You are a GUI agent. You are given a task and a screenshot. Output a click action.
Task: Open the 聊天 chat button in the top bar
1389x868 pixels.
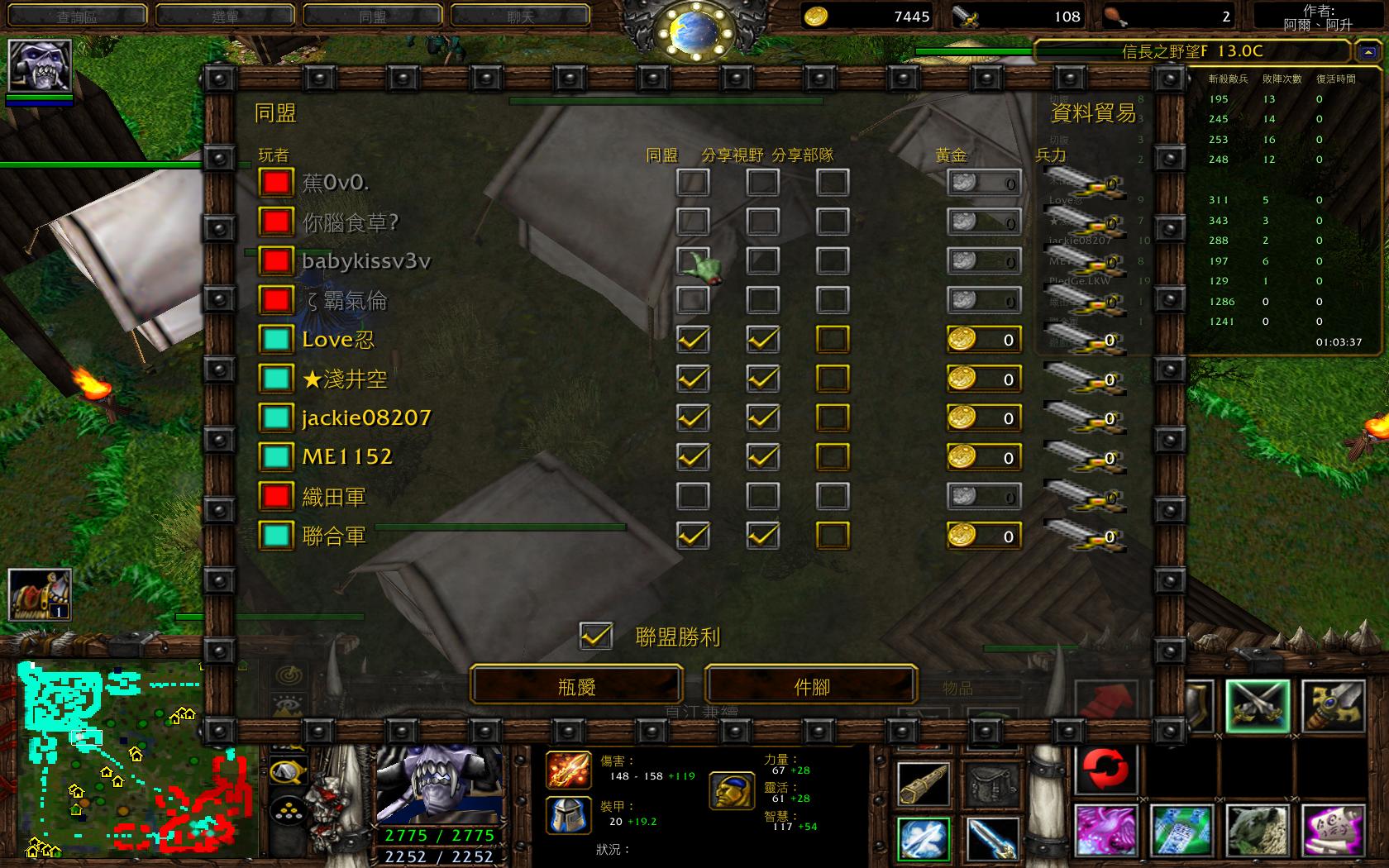coord(520,16)
